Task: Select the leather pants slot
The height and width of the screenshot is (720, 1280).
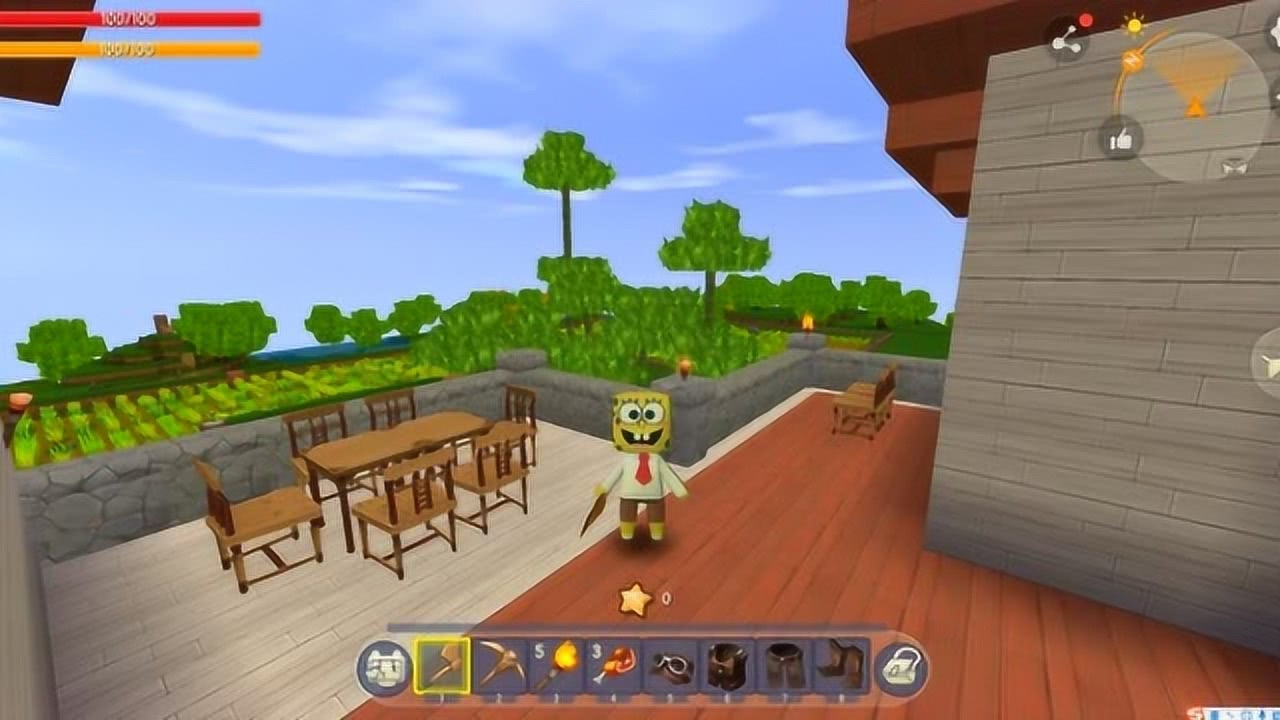Action: point(785,665)
